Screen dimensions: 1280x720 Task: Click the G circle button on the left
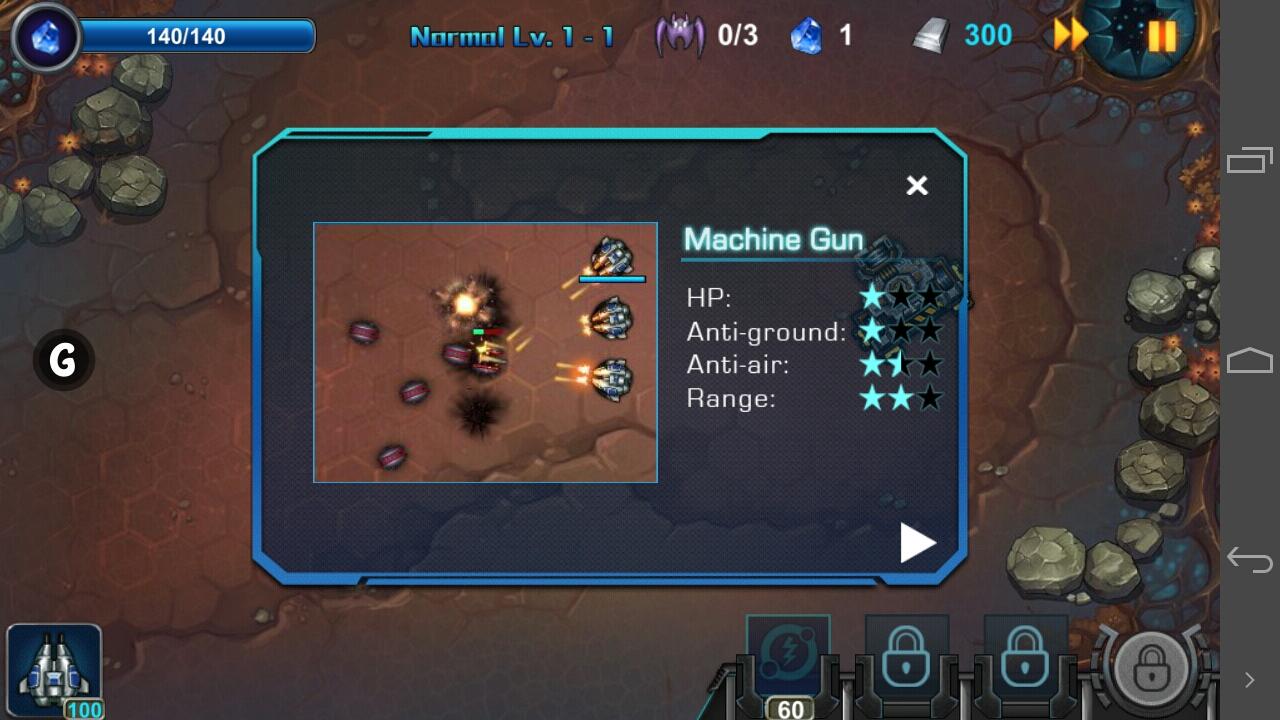tap(62, 361)
